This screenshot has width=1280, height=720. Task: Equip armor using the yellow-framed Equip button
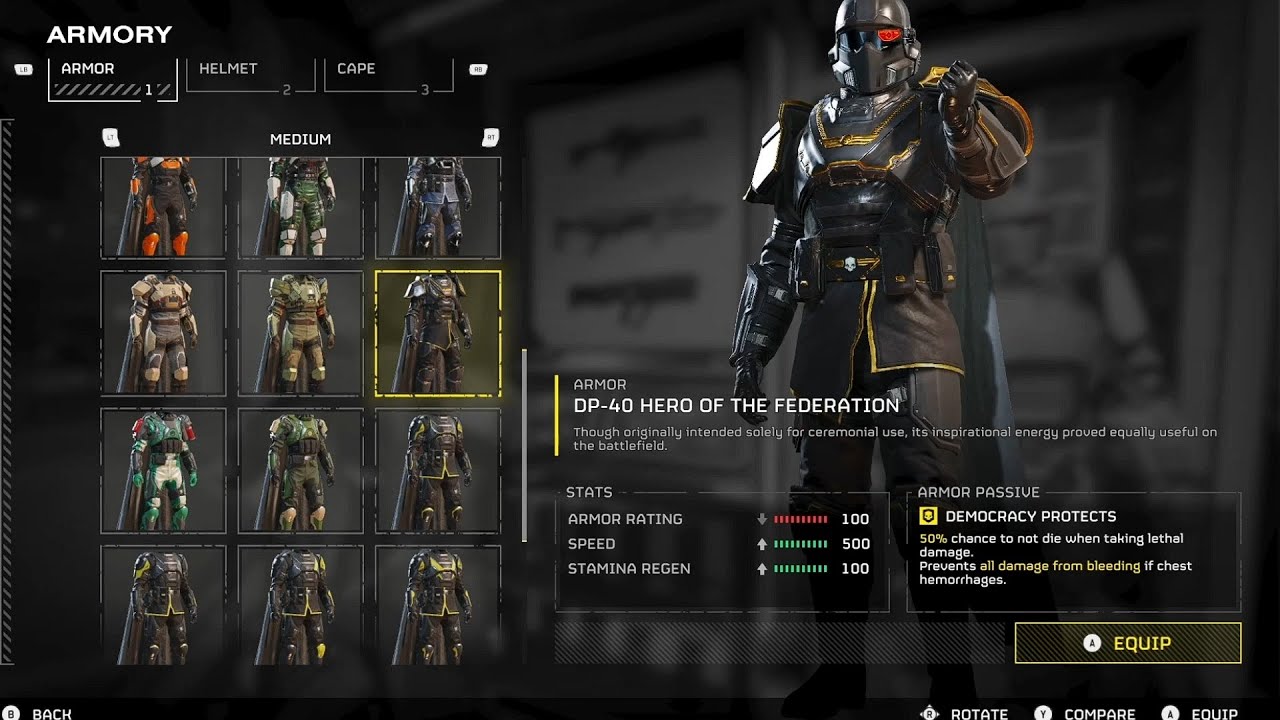pos(1128,643)
